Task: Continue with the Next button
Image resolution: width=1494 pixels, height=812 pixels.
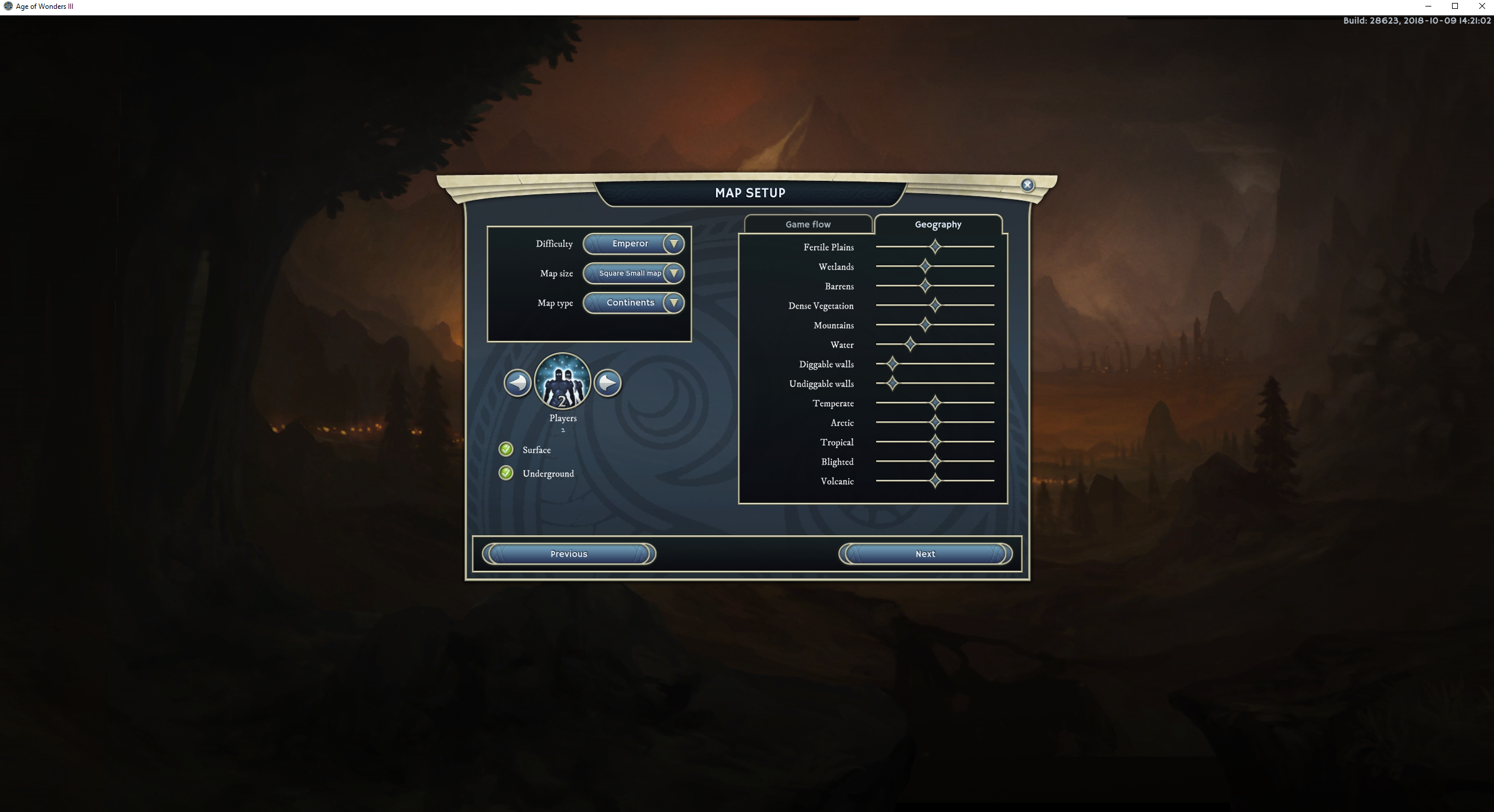Action: 925,554
